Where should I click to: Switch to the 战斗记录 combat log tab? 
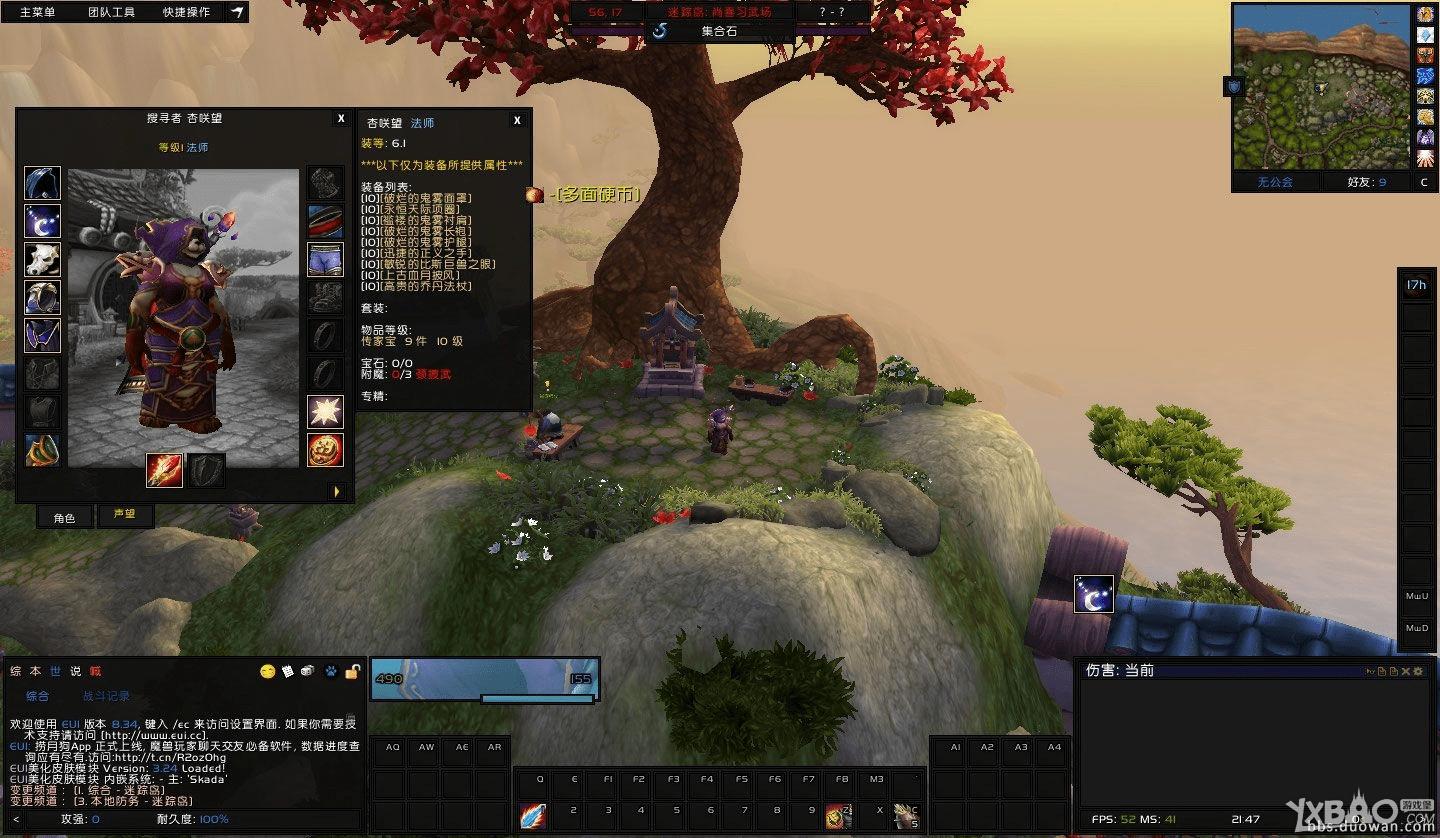pos(105,696)
